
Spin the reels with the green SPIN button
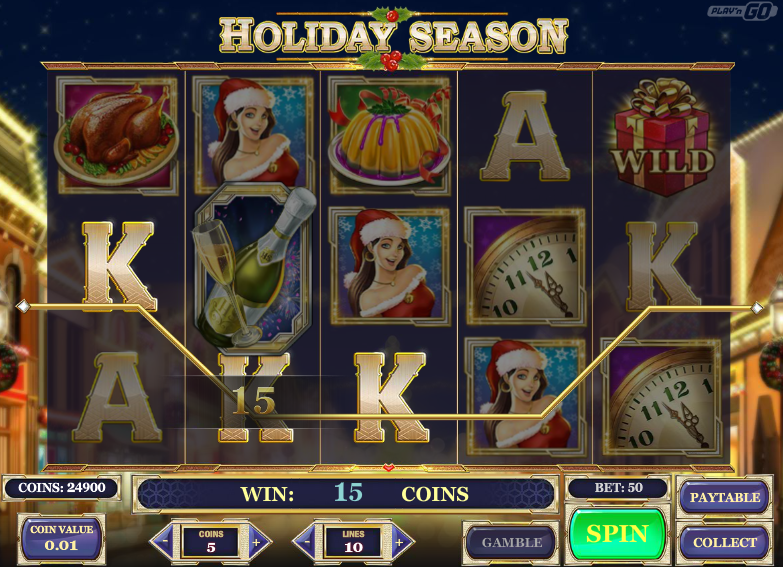[617, 534]
